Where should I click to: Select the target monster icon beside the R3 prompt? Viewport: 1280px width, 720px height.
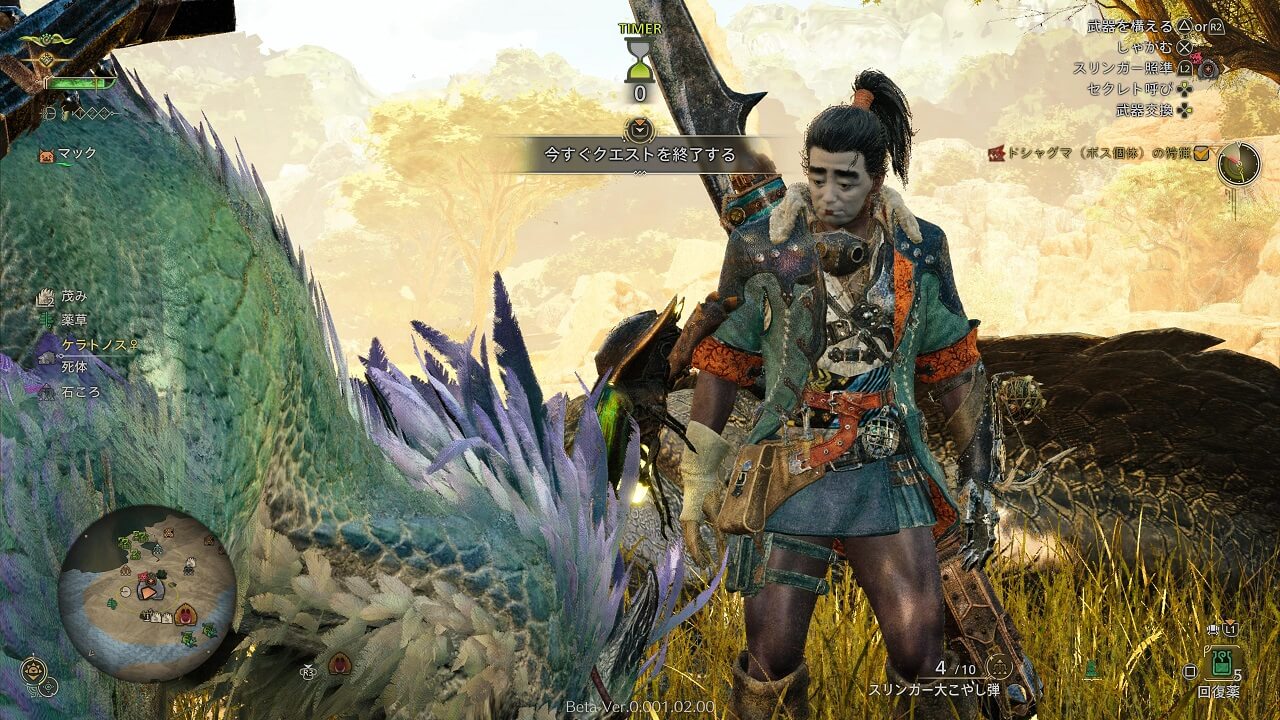click(339, 663)
